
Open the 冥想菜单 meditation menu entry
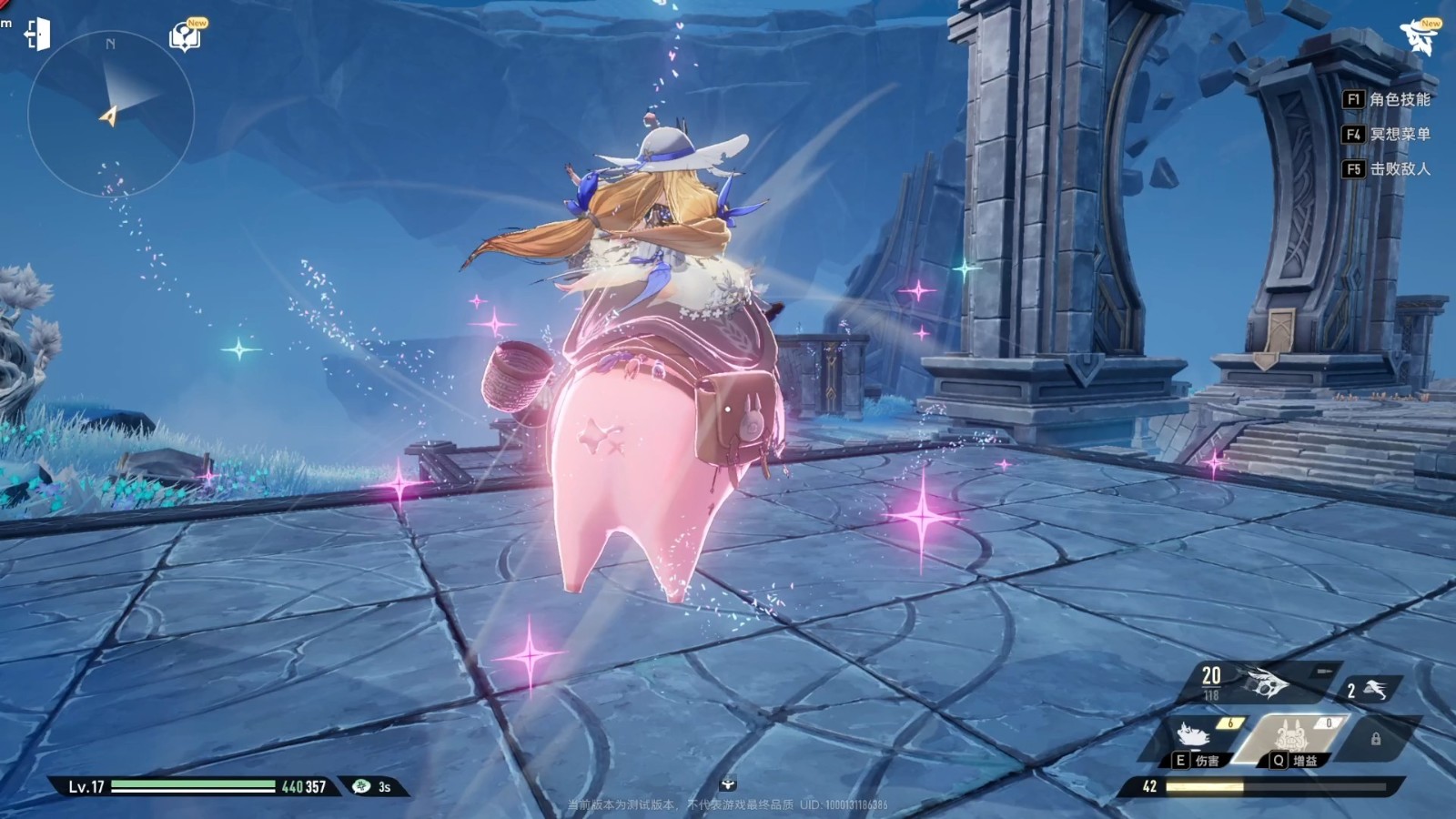click(1388, 134)
